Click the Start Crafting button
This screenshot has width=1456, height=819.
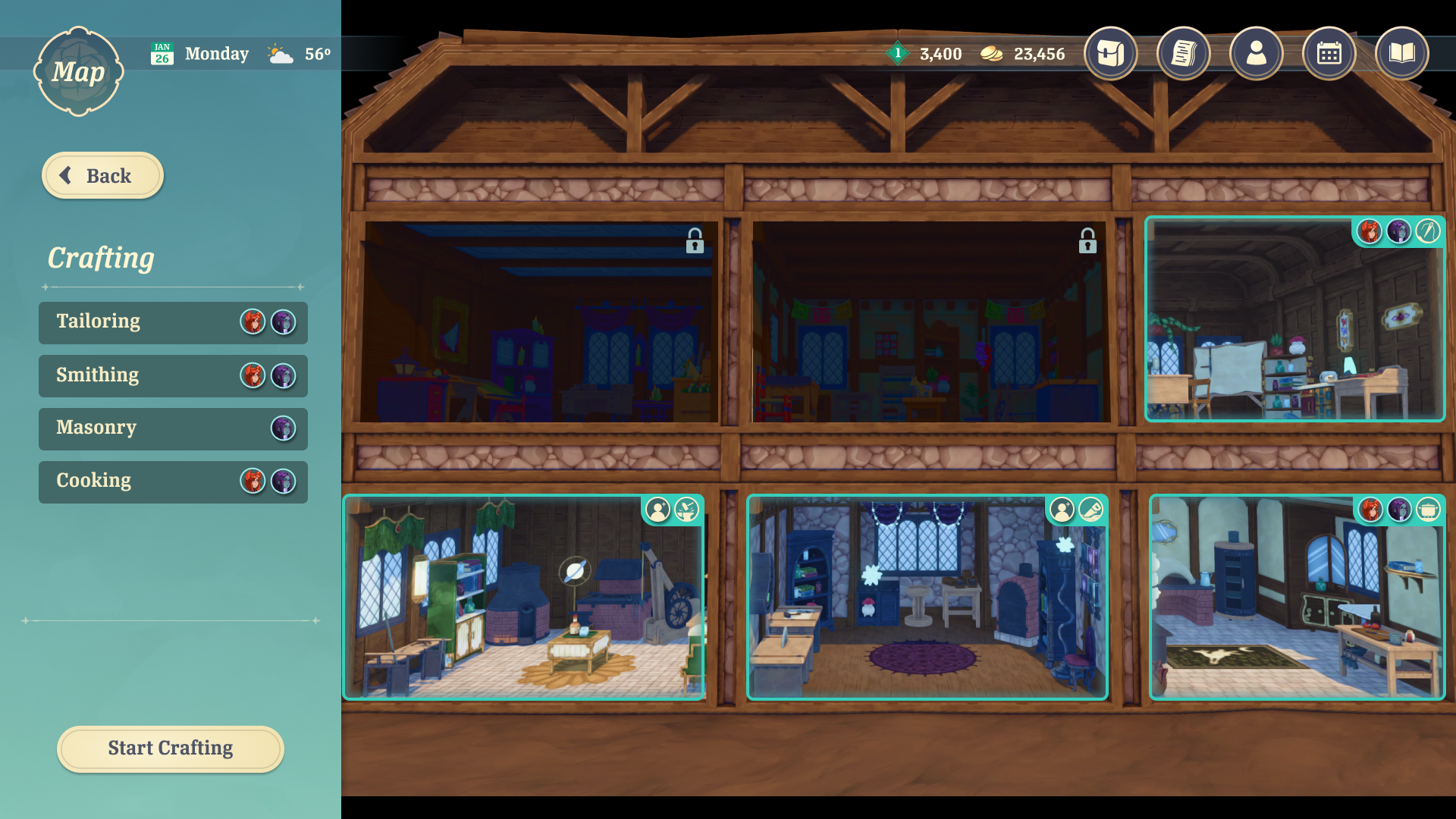171,748
